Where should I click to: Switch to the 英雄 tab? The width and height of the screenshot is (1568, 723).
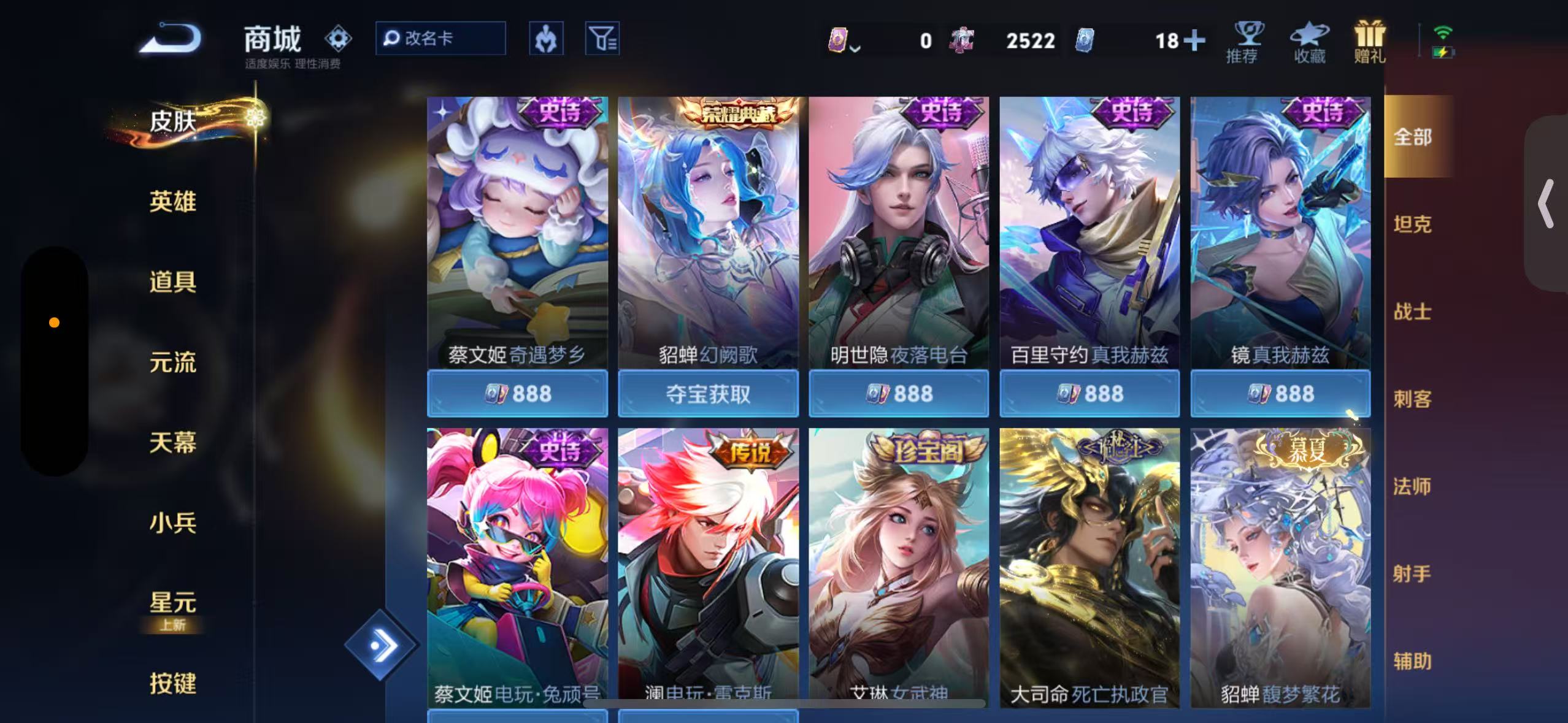(x=172, y=202)
